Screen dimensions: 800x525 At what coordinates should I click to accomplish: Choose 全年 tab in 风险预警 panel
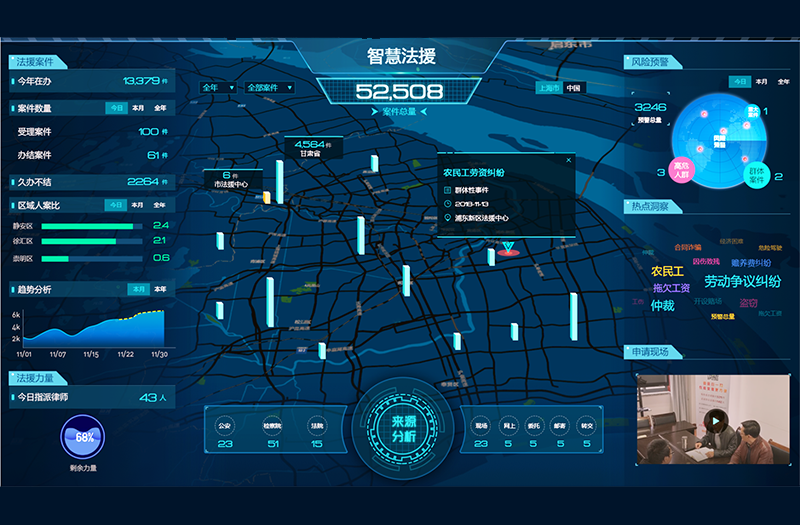click(x=783, y=81)
